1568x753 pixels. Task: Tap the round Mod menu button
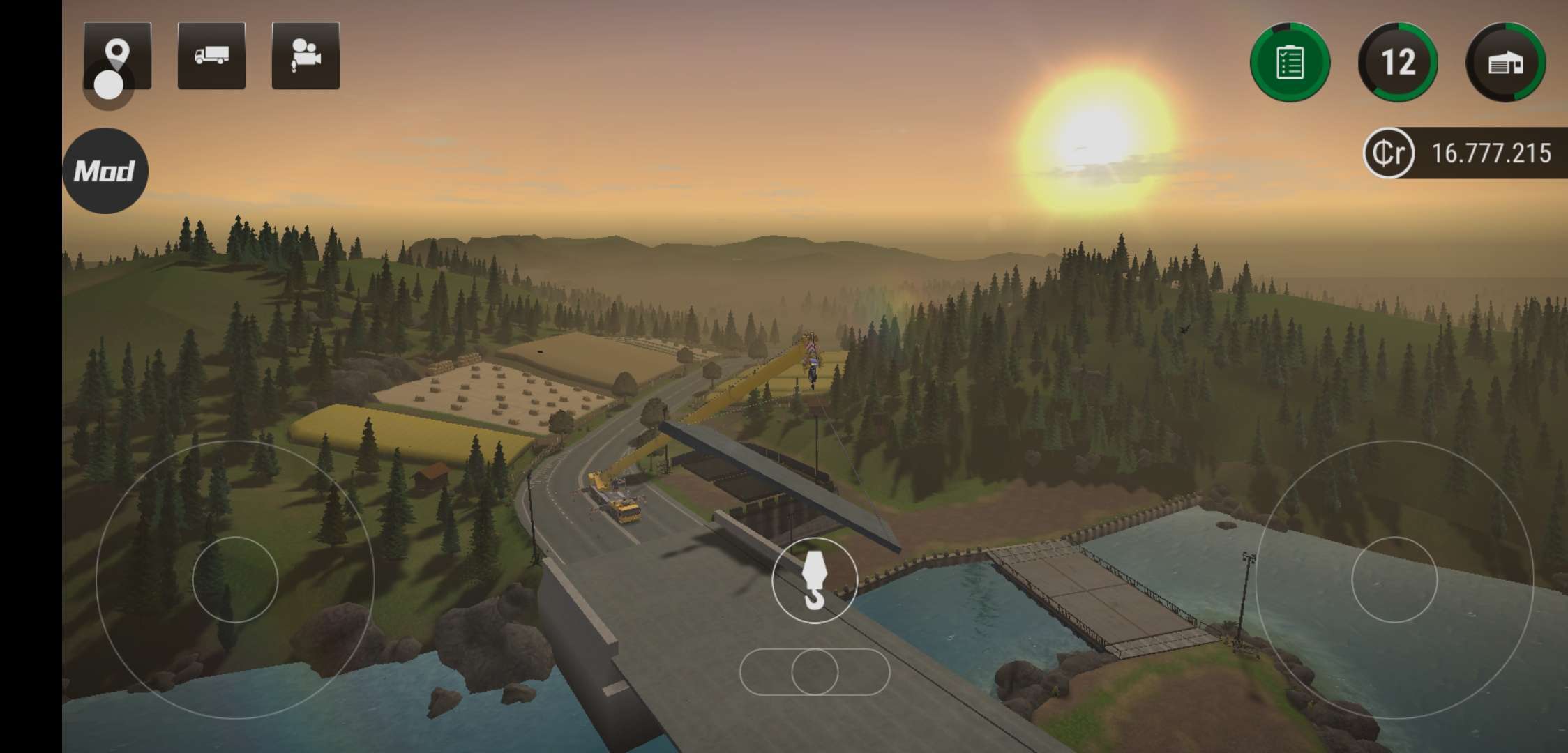point(105,171)
